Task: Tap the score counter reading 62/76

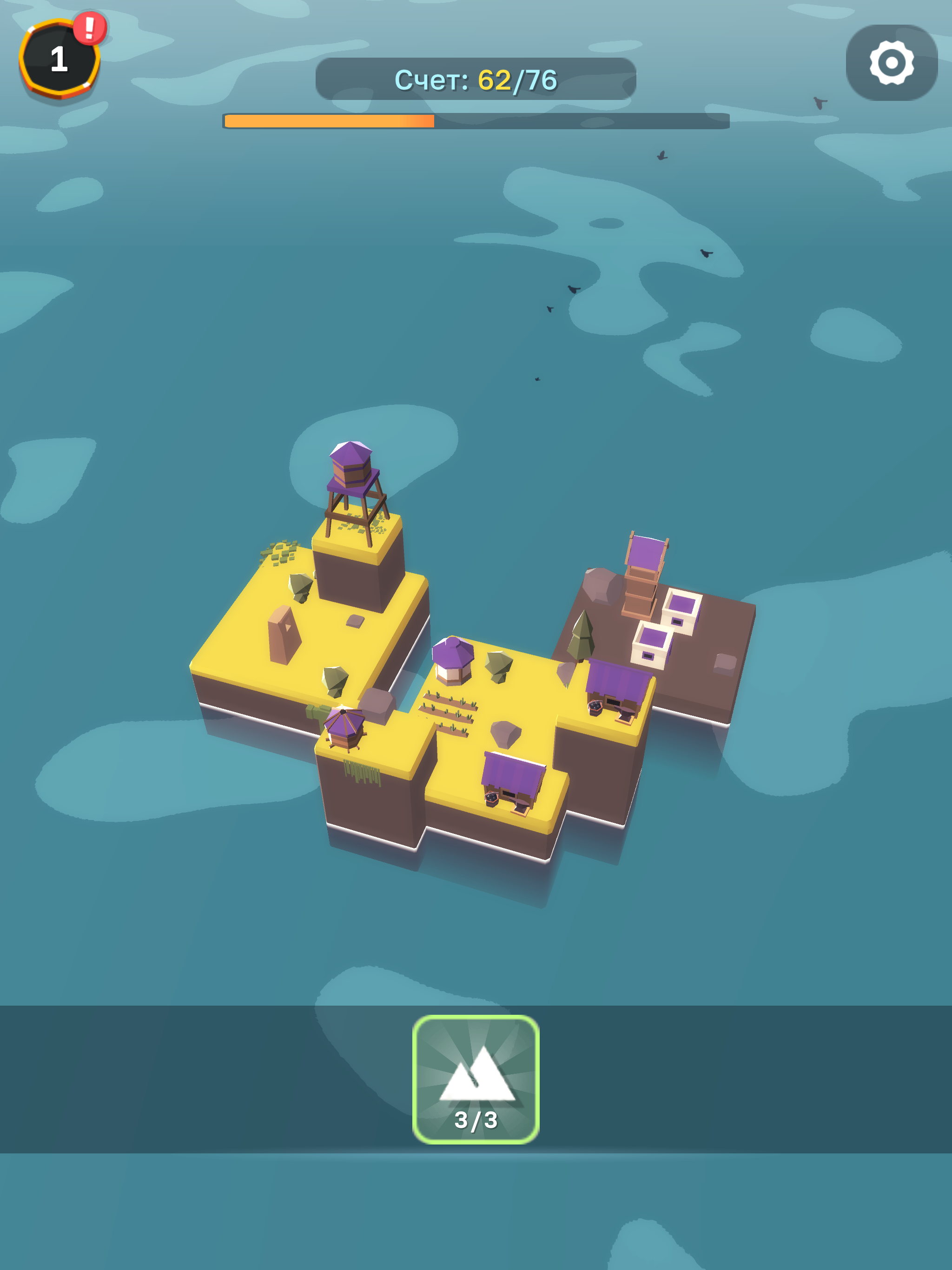Action: click(x=476, y=80)
